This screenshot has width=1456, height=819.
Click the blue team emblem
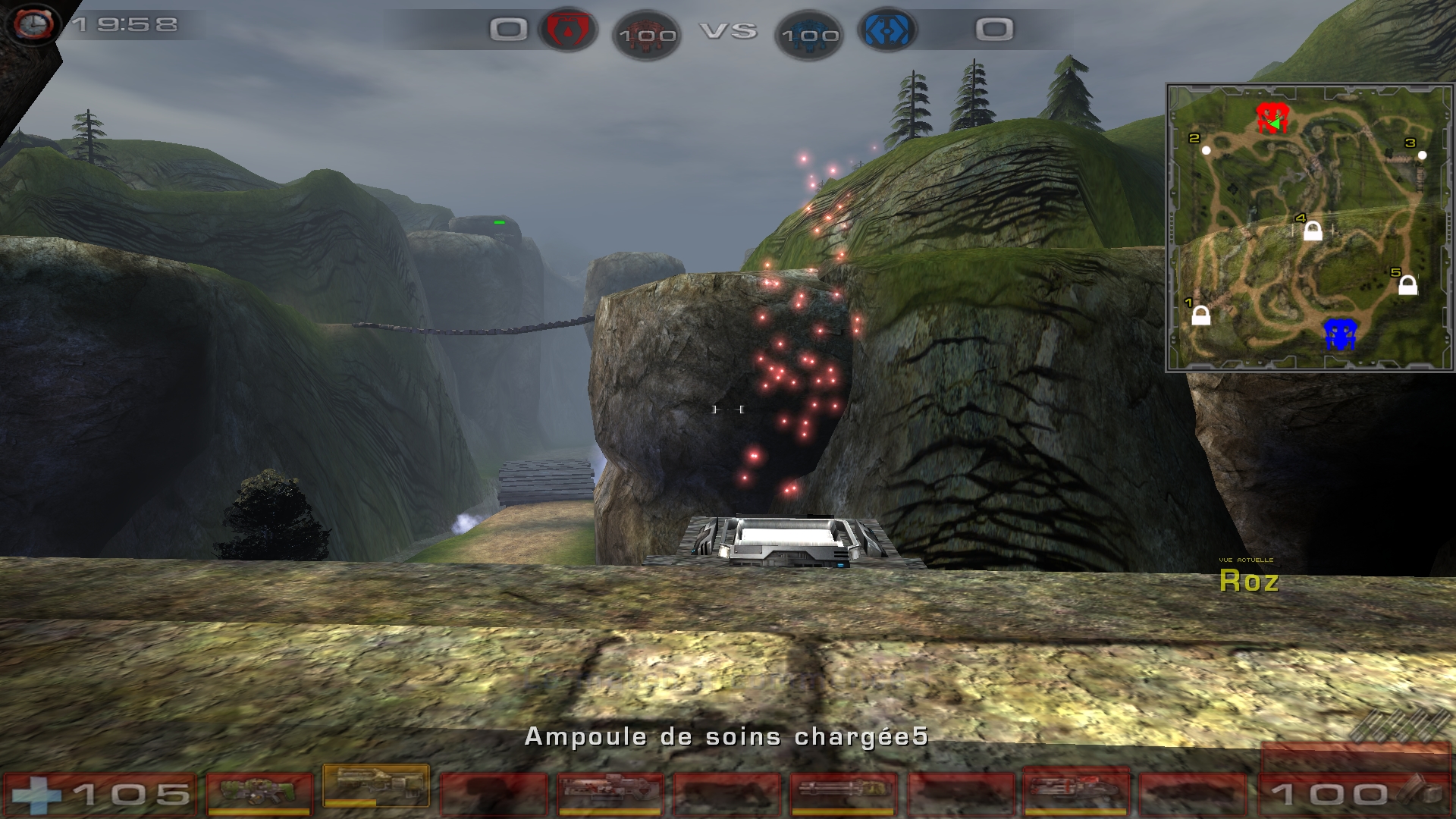point(887,30)
